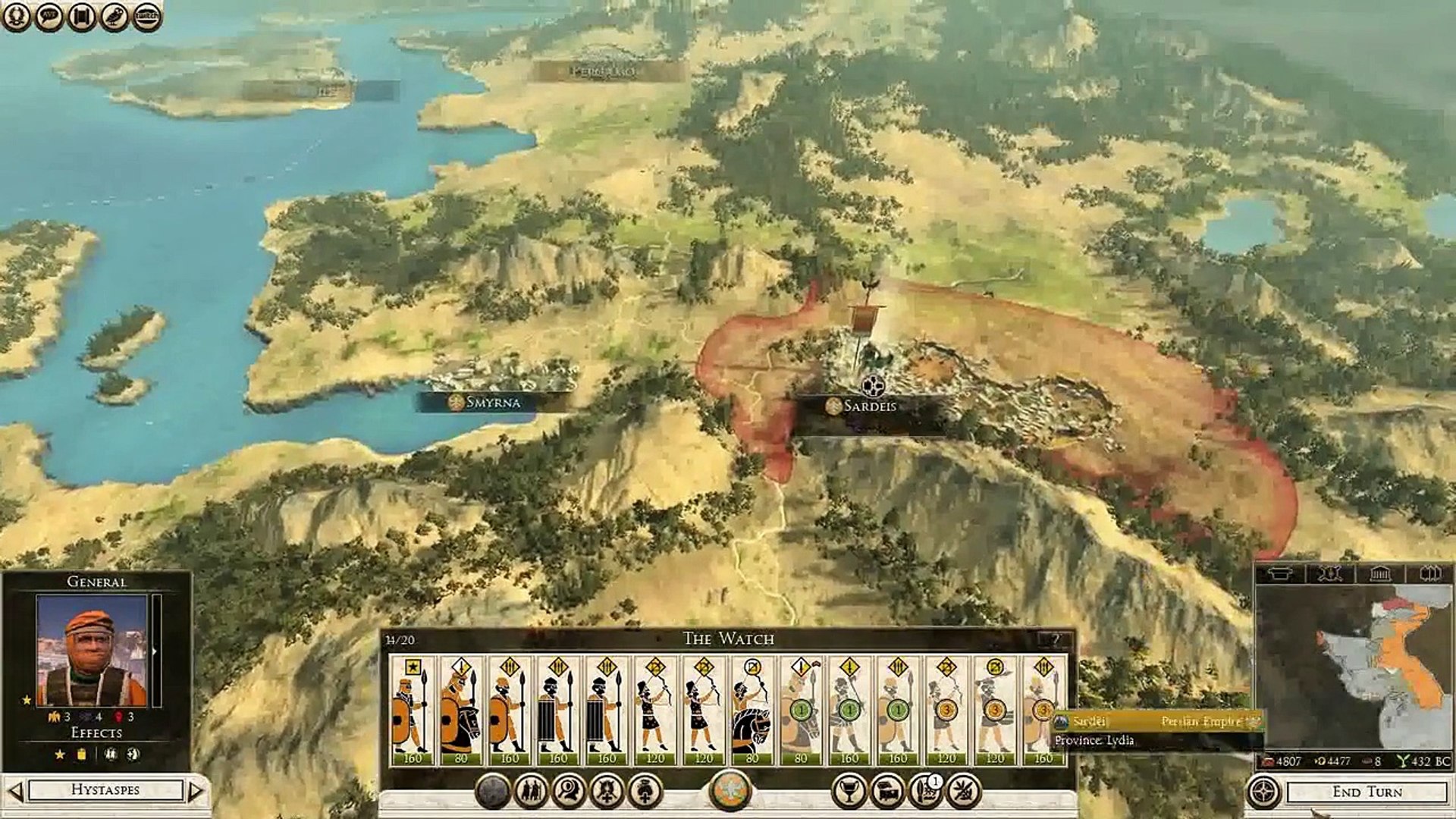Switch to the columned building minimap tab
Screen dimensions: 1456x819
click(1379, 574)
